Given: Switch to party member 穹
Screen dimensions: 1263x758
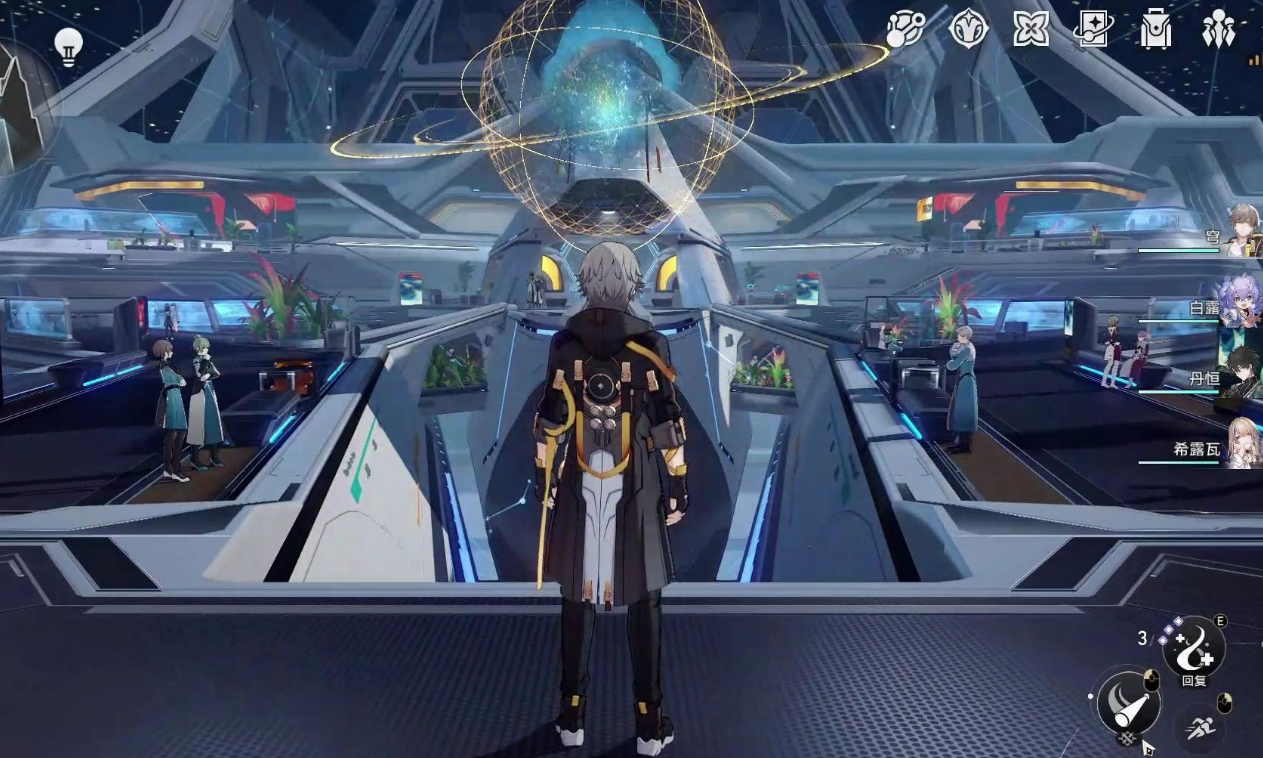Looking at the screenshot, I should 1243,233.
